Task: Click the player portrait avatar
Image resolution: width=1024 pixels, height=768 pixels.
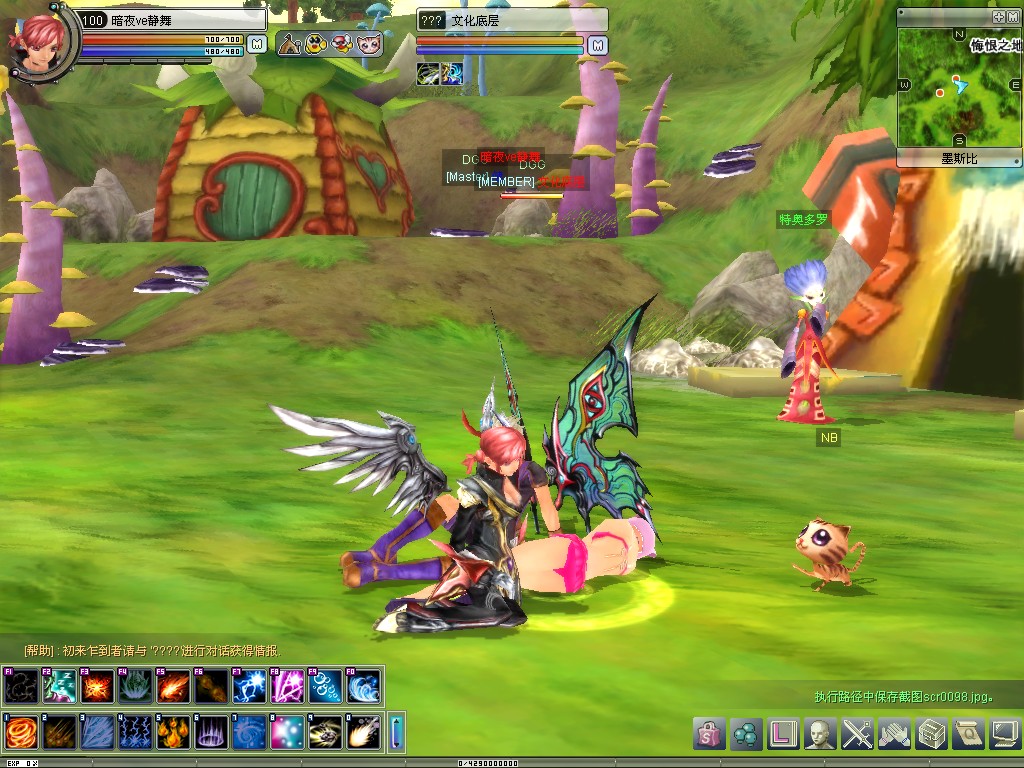Action: click(x=40, y=40)
